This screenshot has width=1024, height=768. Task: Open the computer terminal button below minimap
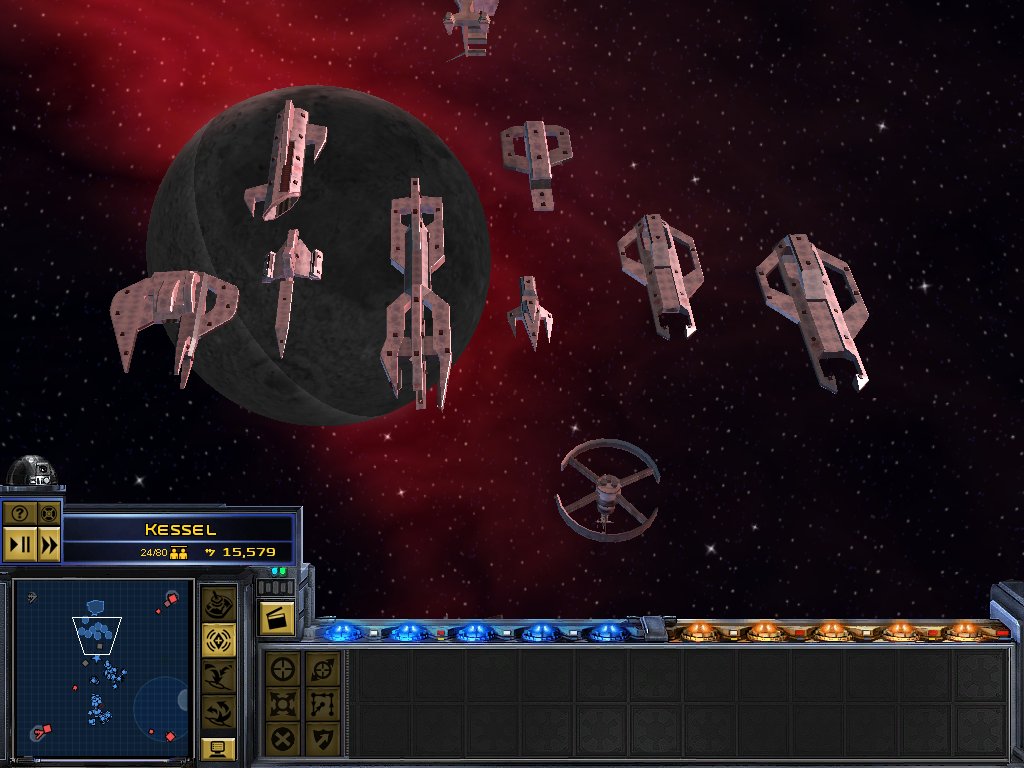(219, 747)
